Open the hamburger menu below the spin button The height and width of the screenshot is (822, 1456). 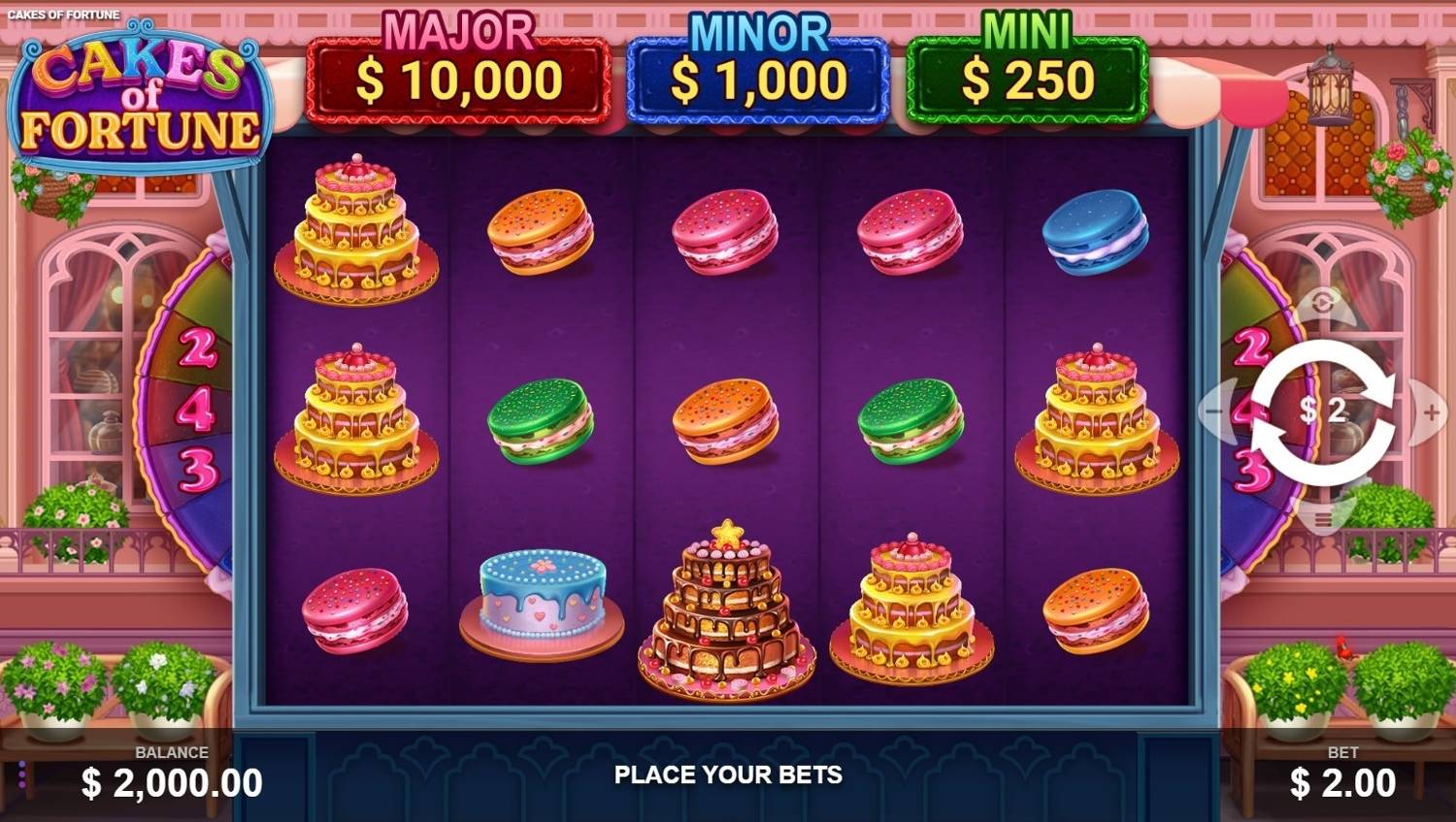[x=1323, y=521]
